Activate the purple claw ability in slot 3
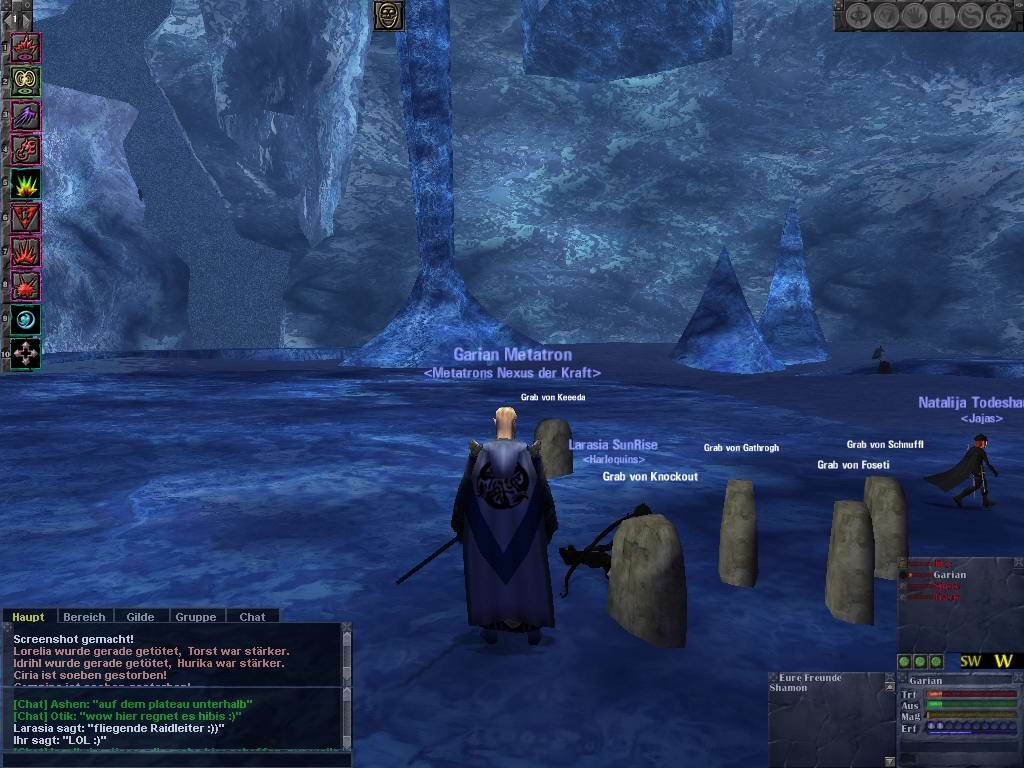This screenshot has width=1024, height=768. click(x=25, y=115)
